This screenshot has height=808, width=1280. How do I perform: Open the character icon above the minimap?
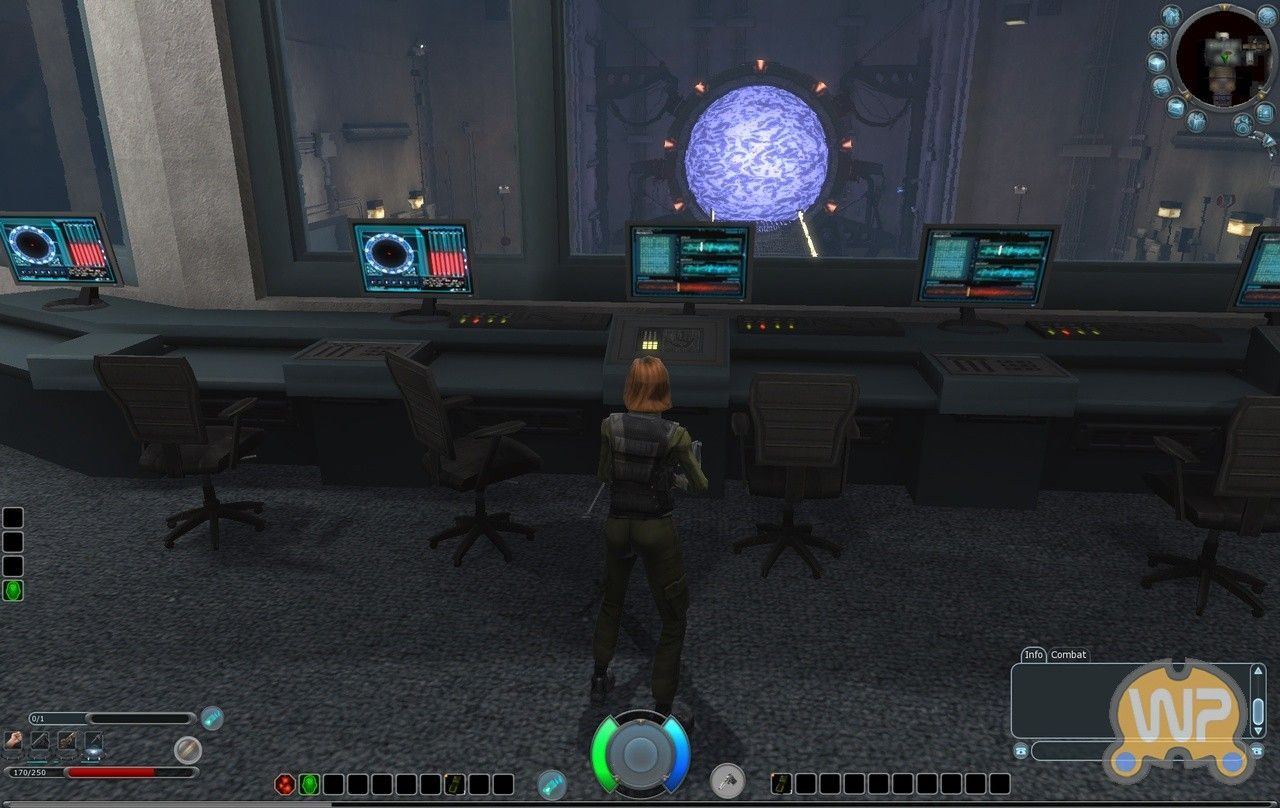(1171, 16)
